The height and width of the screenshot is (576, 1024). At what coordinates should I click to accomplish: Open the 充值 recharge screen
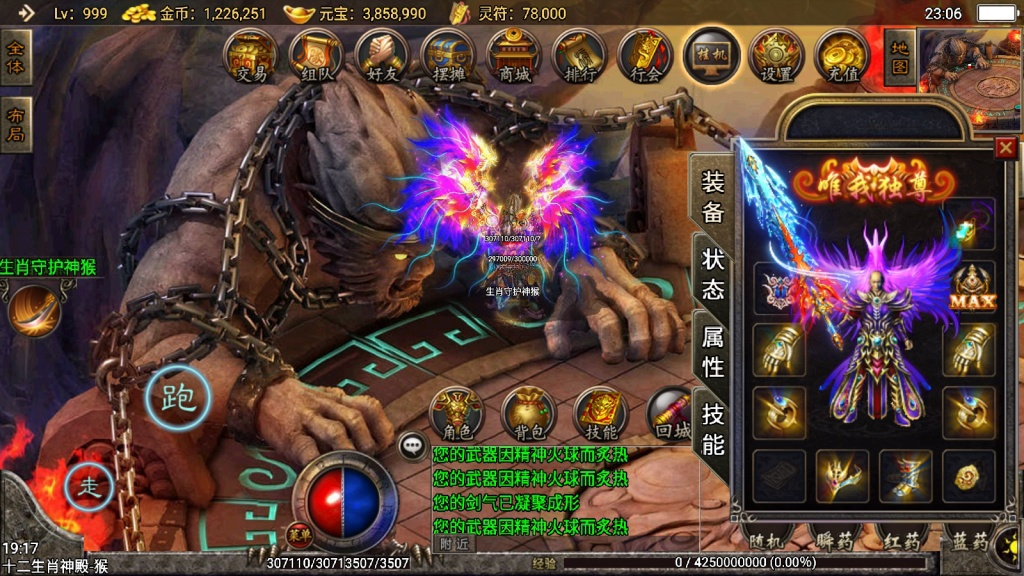tap(842, 56)
